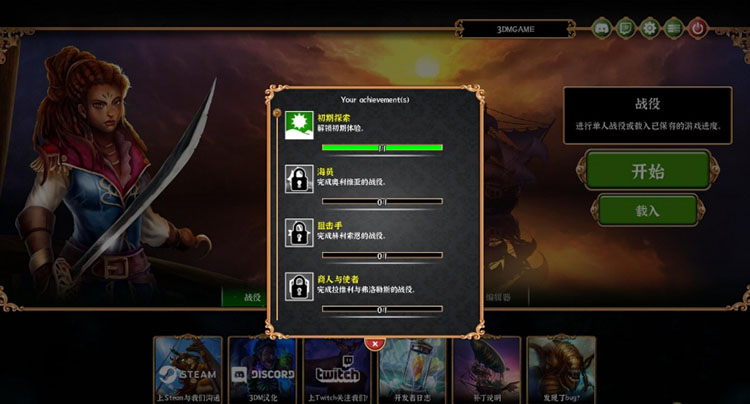750x404 pixels.
Task: Click the green list icon in top bar
Action: [x=674, y=28]
